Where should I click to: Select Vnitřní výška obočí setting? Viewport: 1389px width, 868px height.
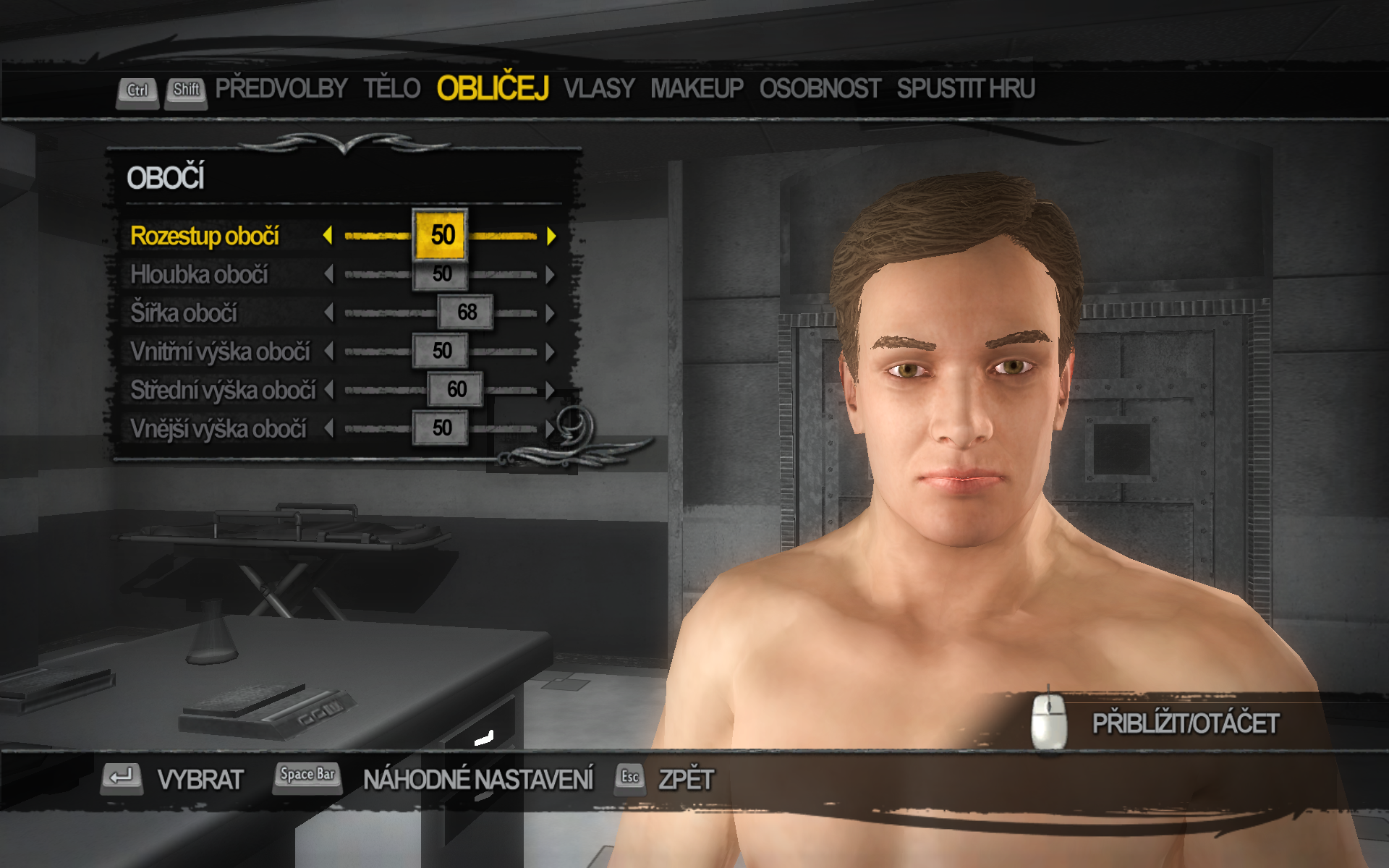[x=220, y=352]
